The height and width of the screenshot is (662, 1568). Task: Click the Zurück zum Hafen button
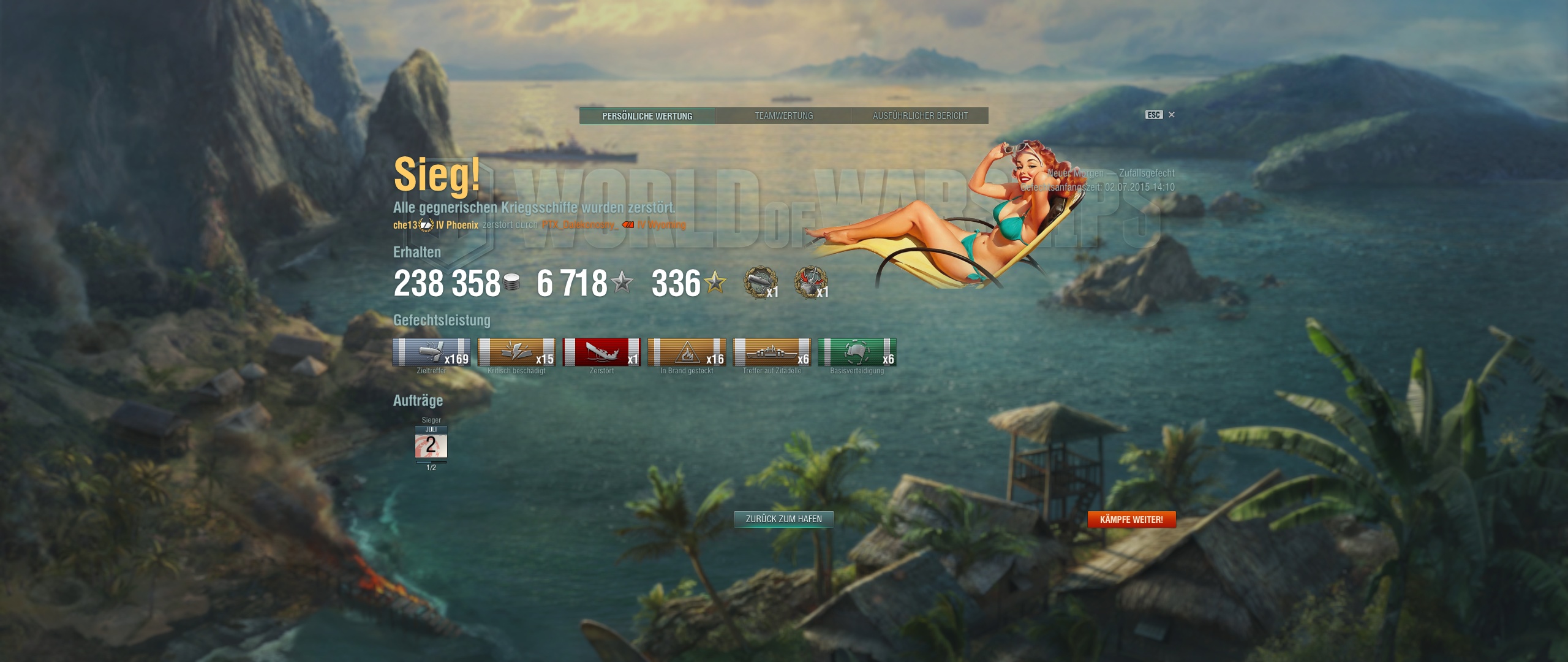[783, 519]
